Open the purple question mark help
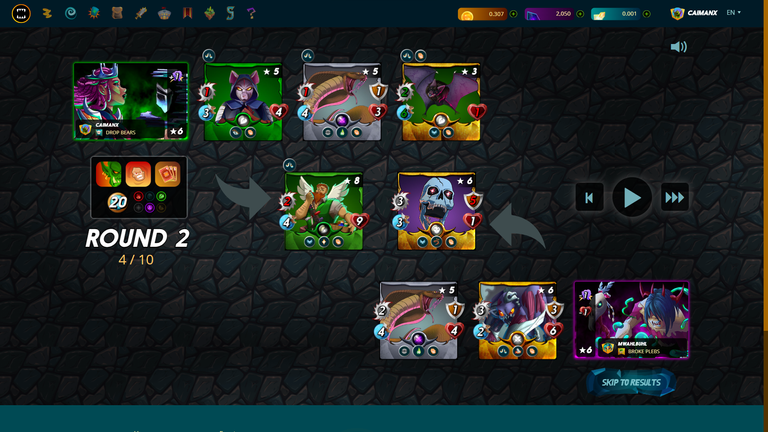768x432 pixels. click(251, 13)
